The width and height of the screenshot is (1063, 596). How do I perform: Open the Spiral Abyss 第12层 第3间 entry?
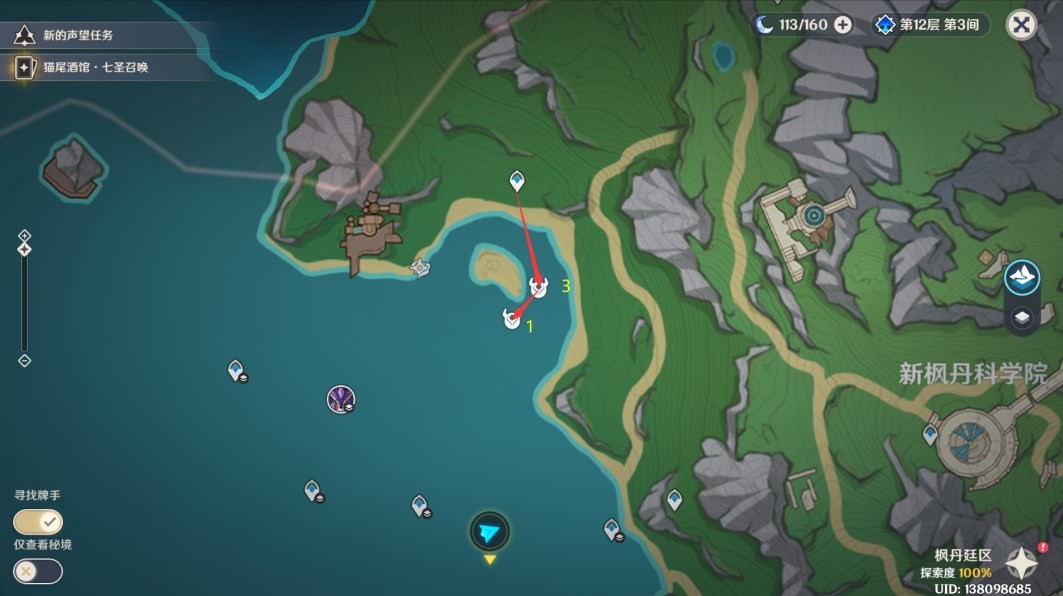(x=928, y=24)
